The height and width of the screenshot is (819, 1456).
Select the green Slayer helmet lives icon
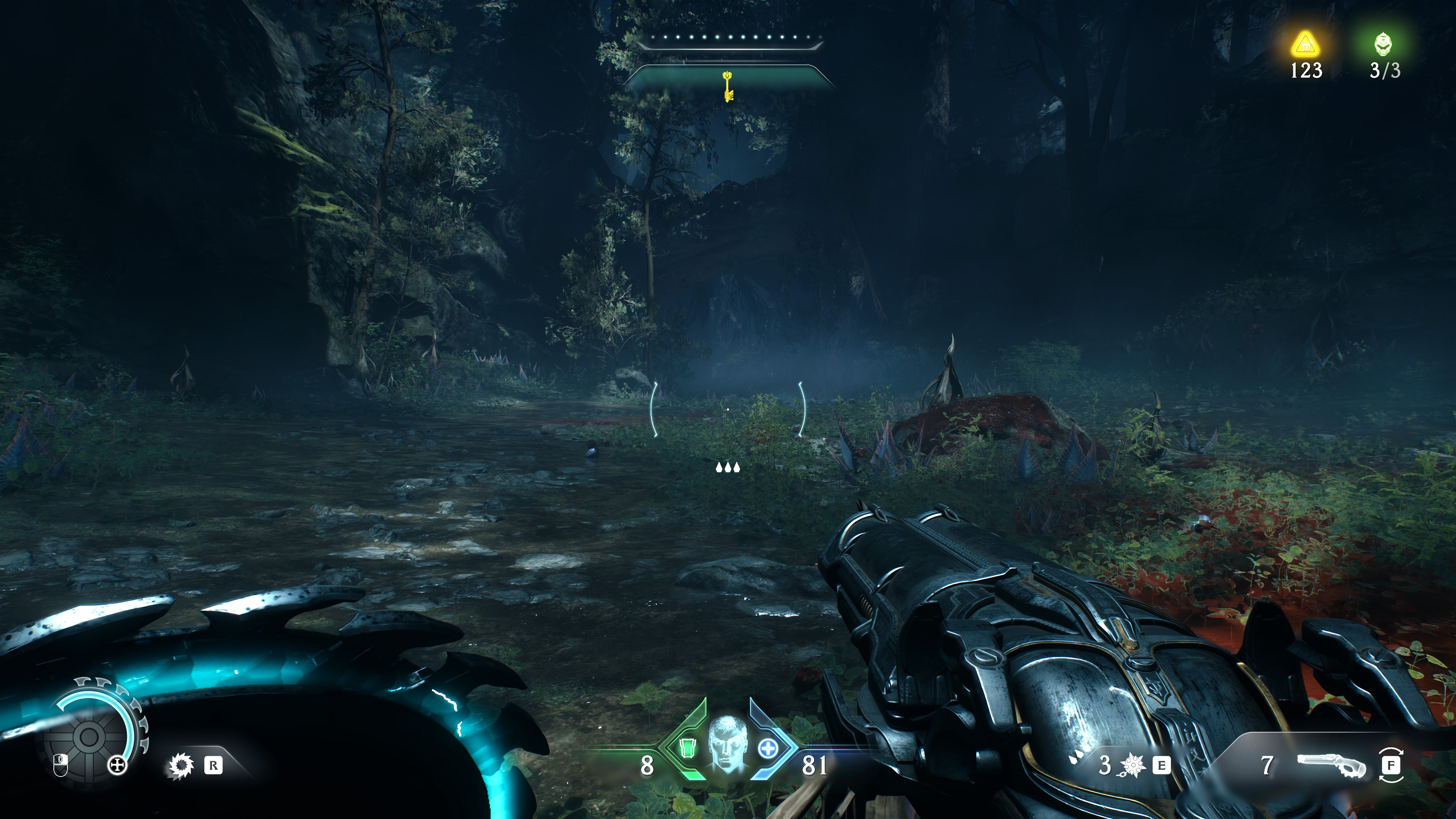pyautogui.click(x=1384, y=44)
